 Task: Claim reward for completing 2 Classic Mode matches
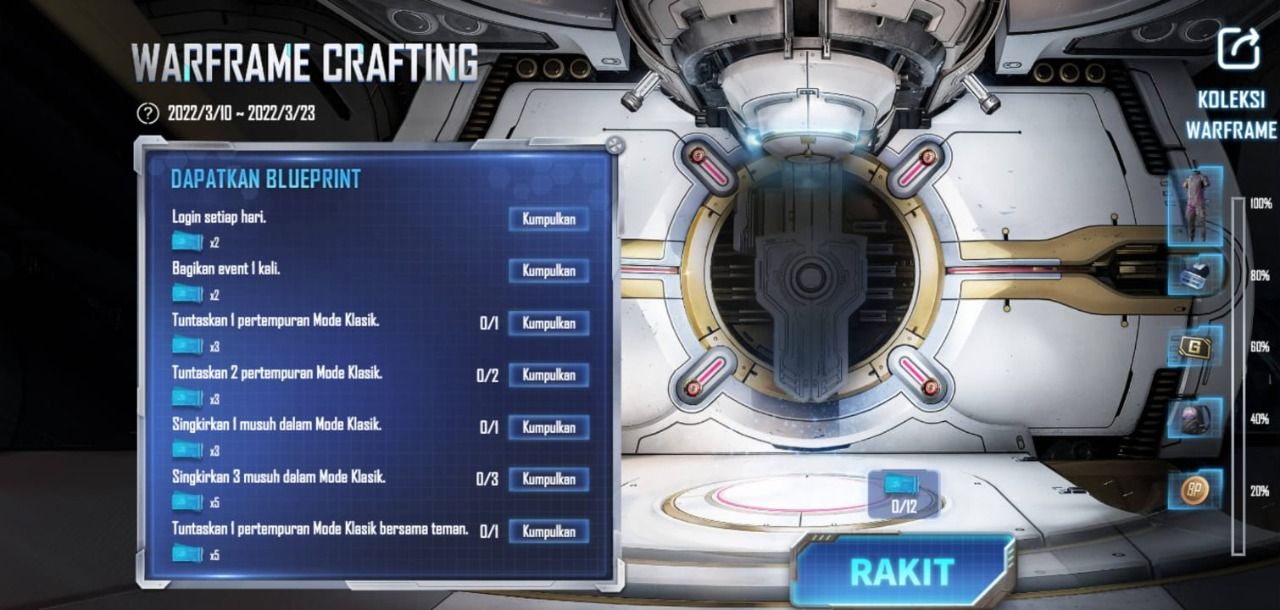[548, 375]
